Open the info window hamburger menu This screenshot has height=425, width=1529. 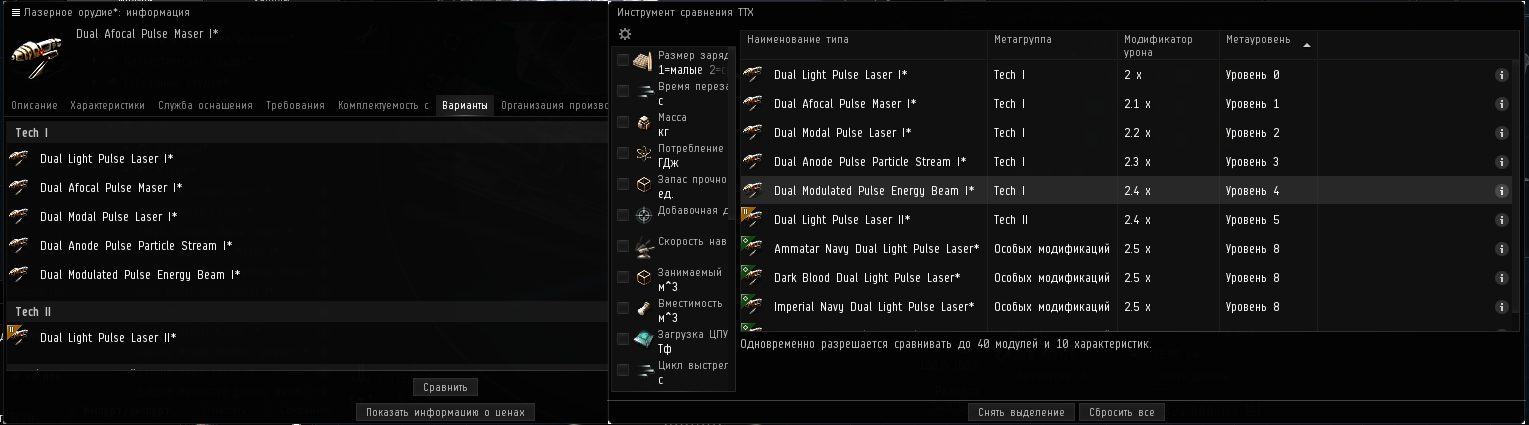[14, 12]
